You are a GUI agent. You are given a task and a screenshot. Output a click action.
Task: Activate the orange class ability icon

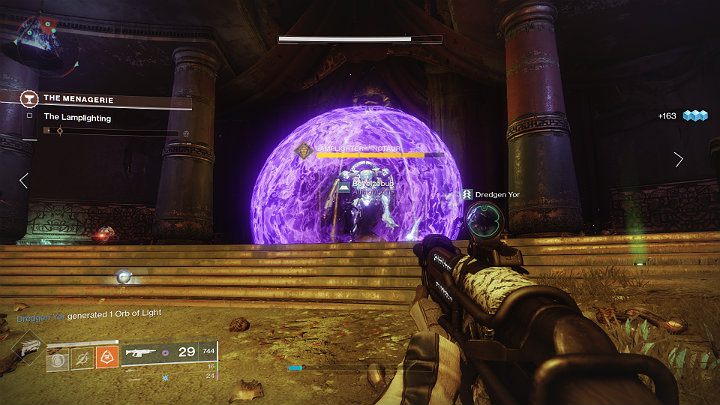pyautogui.click(x=107, y=355)
